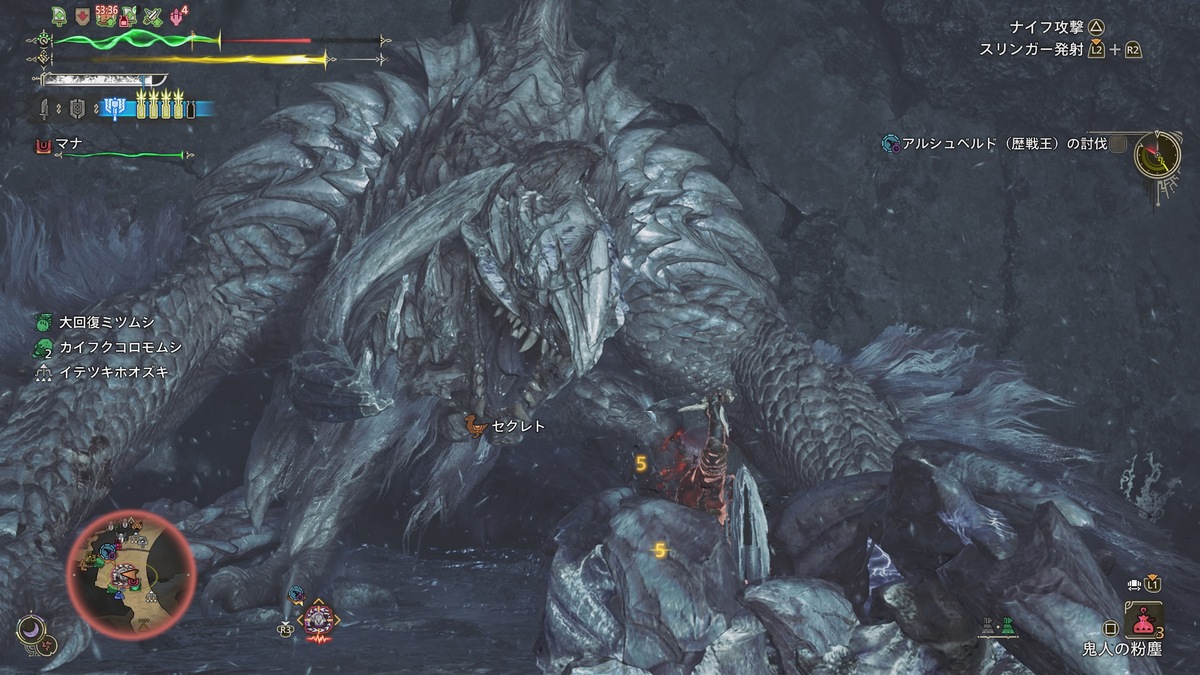
Task: Select the targeted monster icon with brackets
Action: (320, 618)
